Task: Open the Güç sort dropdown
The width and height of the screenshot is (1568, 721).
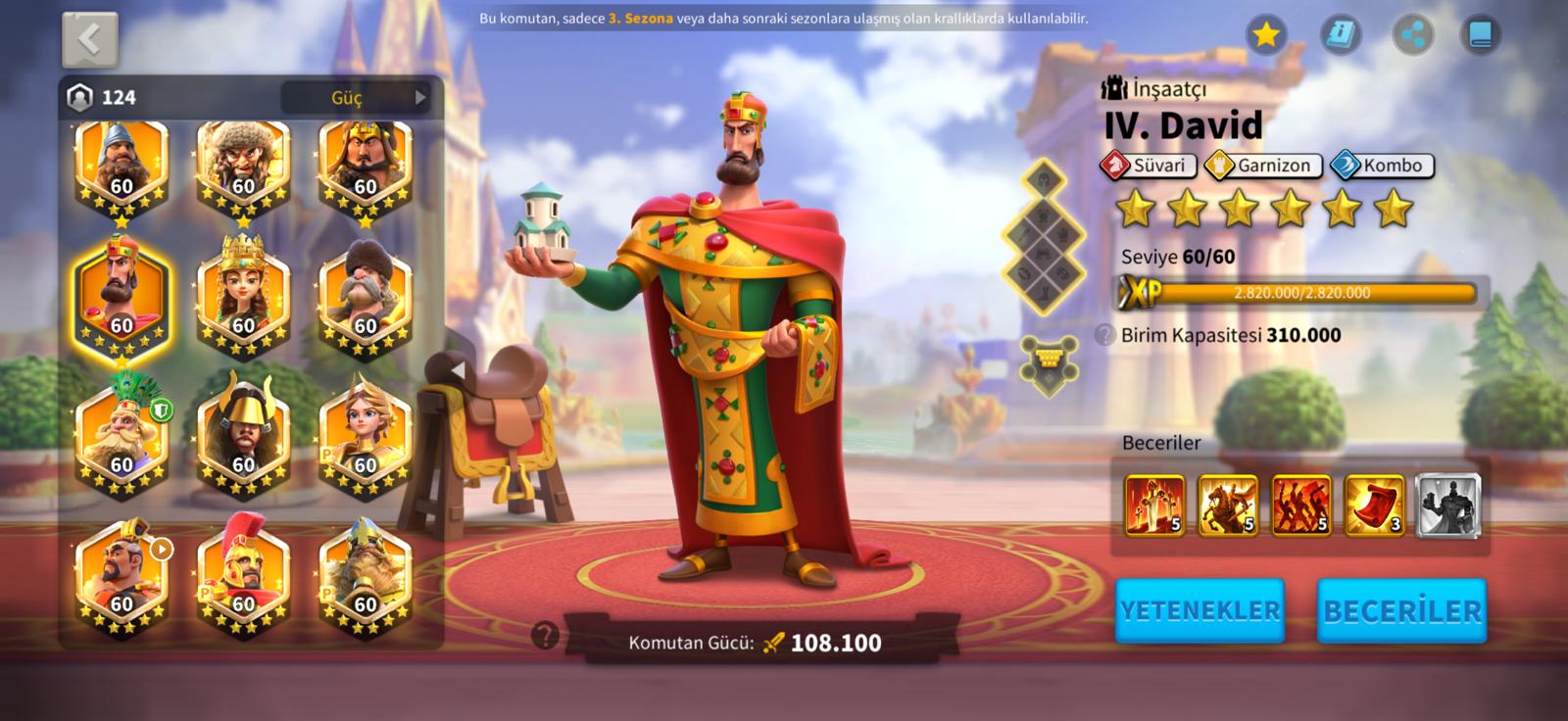Action: (357, 97)
